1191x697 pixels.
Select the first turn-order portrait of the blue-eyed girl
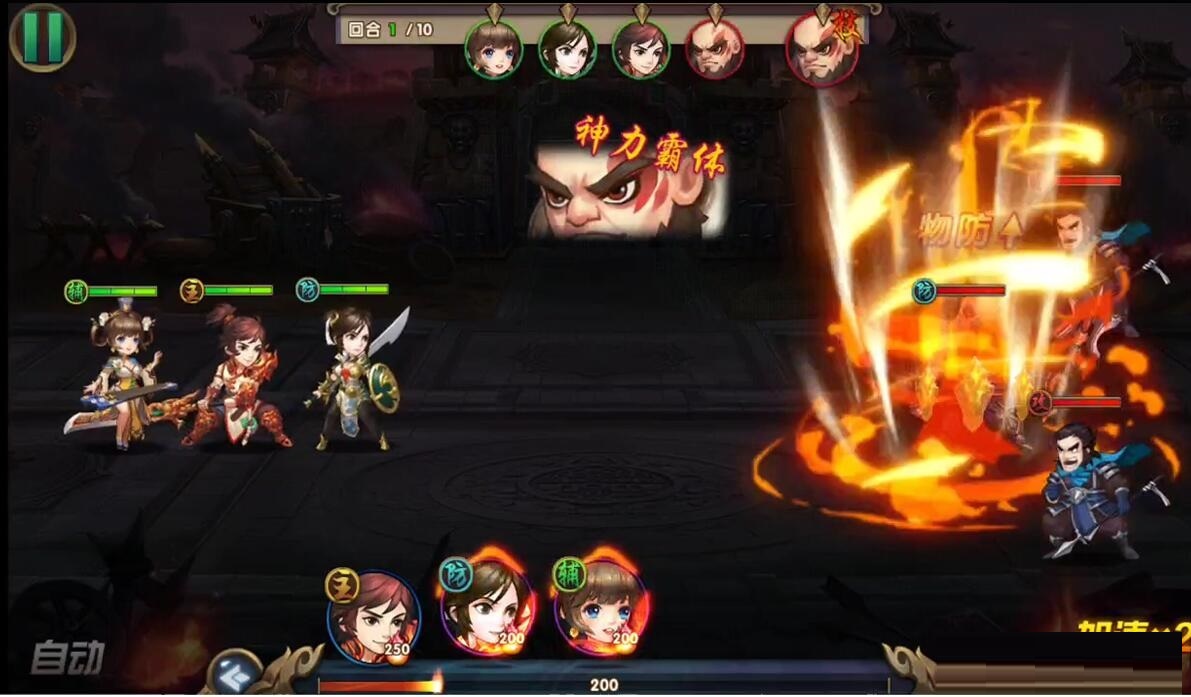491,49
